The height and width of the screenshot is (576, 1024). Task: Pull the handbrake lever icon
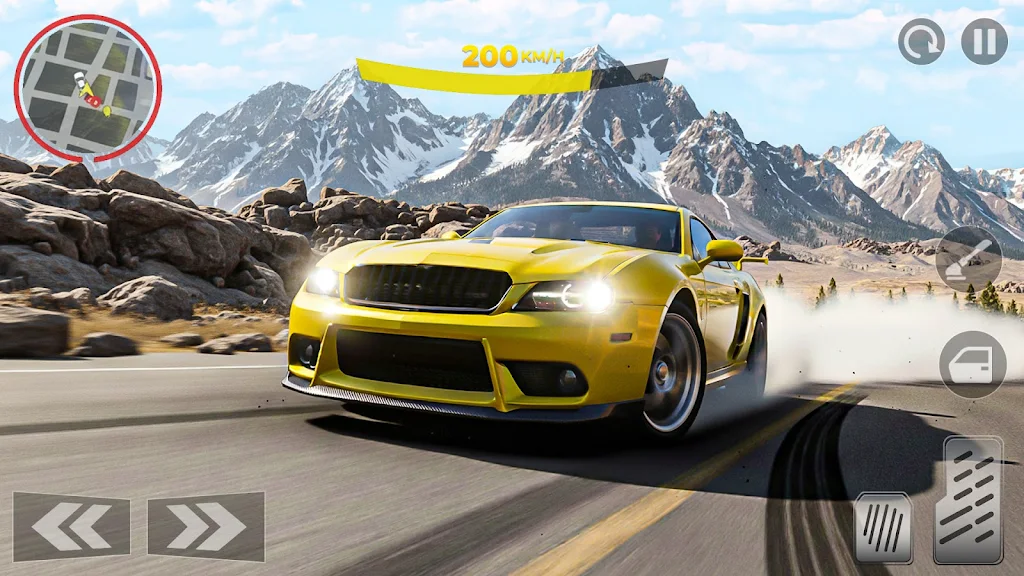click(969, 259)
